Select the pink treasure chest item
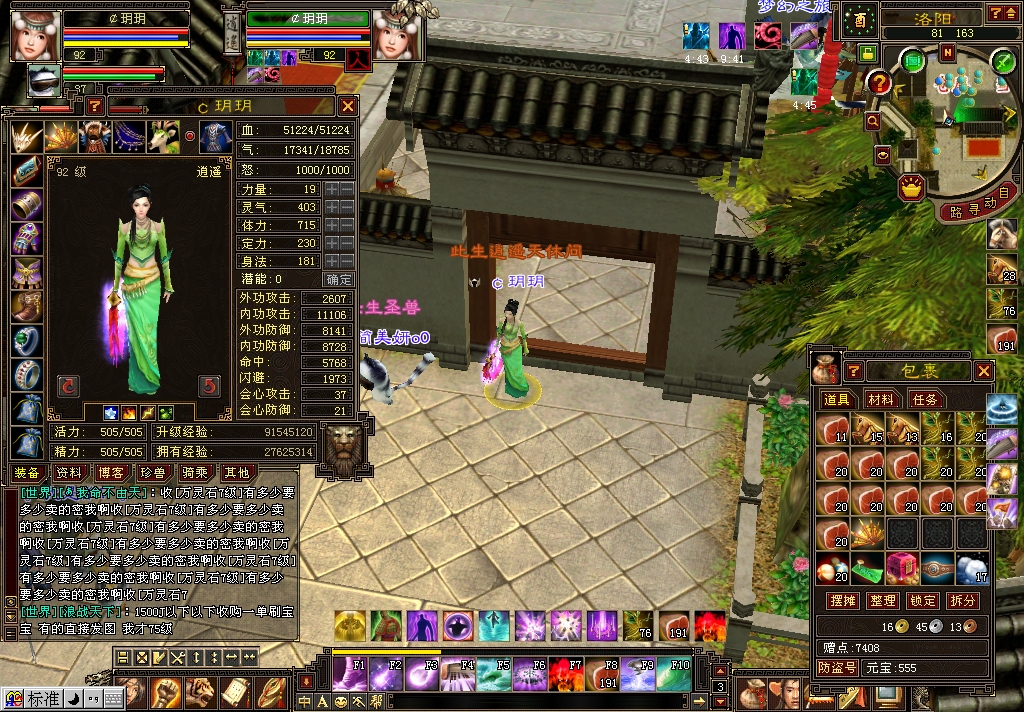The image size is (1024, 712). tap(903, 567)
